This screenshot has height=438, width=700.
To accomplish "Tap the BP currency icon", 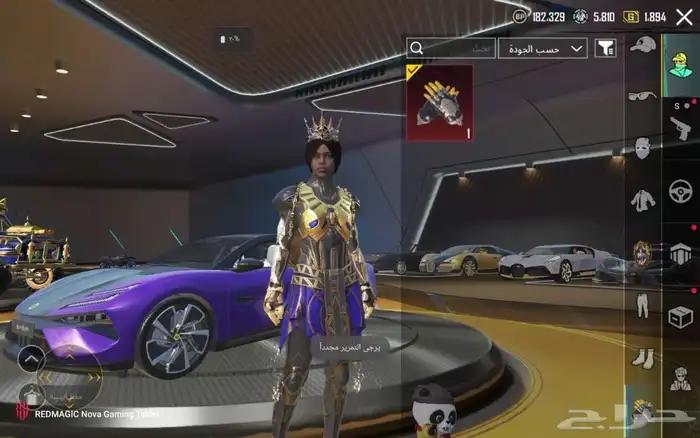I will pyautogui.click(x=519, y=17).
